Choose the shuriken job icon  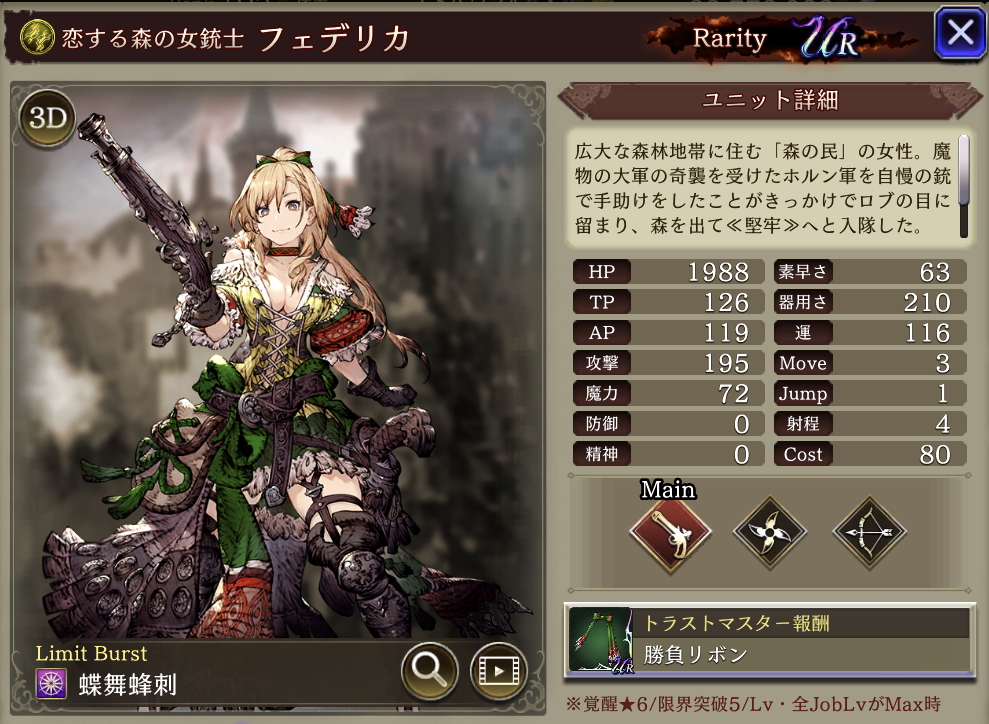click(x=769, y=534)
